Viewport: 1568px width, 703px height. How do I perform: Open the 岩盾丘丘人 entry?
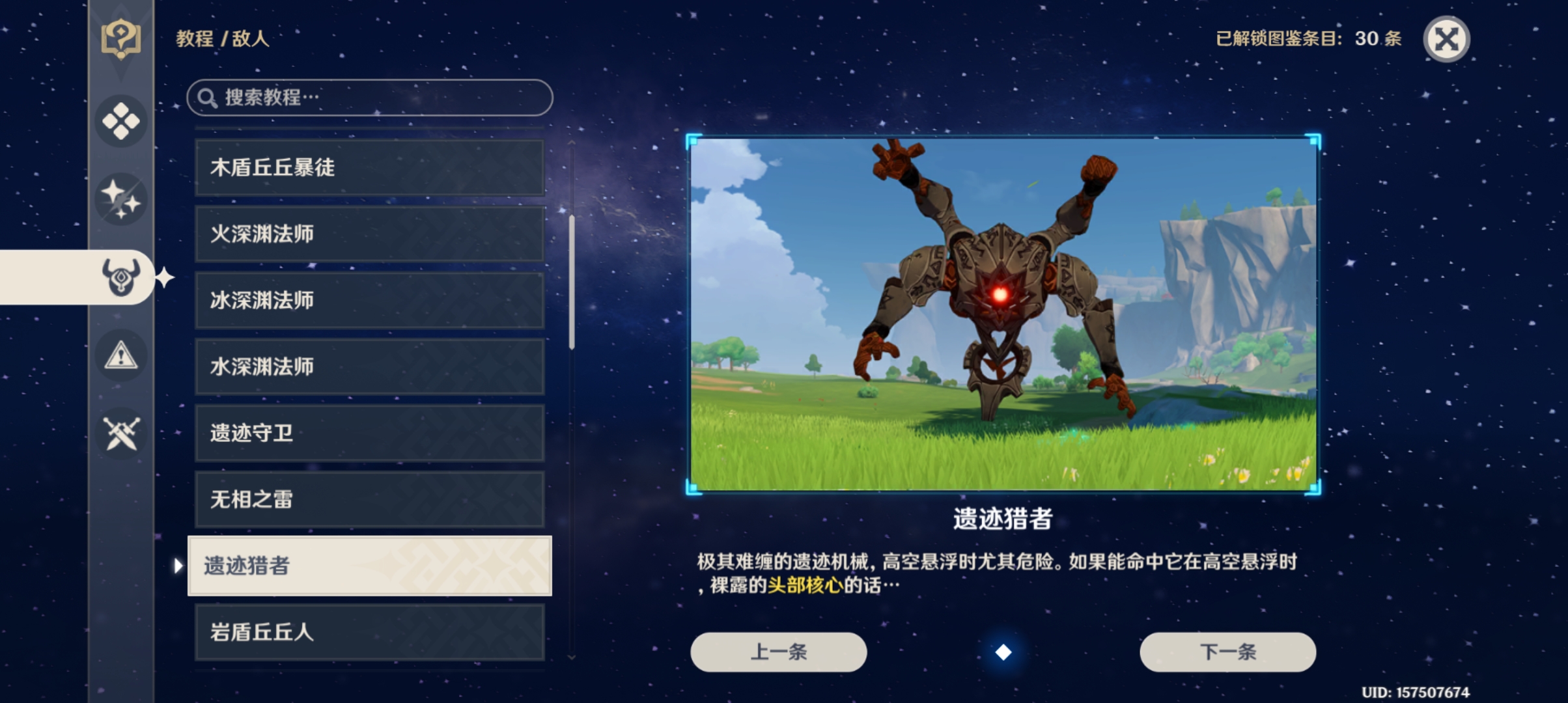pos(369,633)
